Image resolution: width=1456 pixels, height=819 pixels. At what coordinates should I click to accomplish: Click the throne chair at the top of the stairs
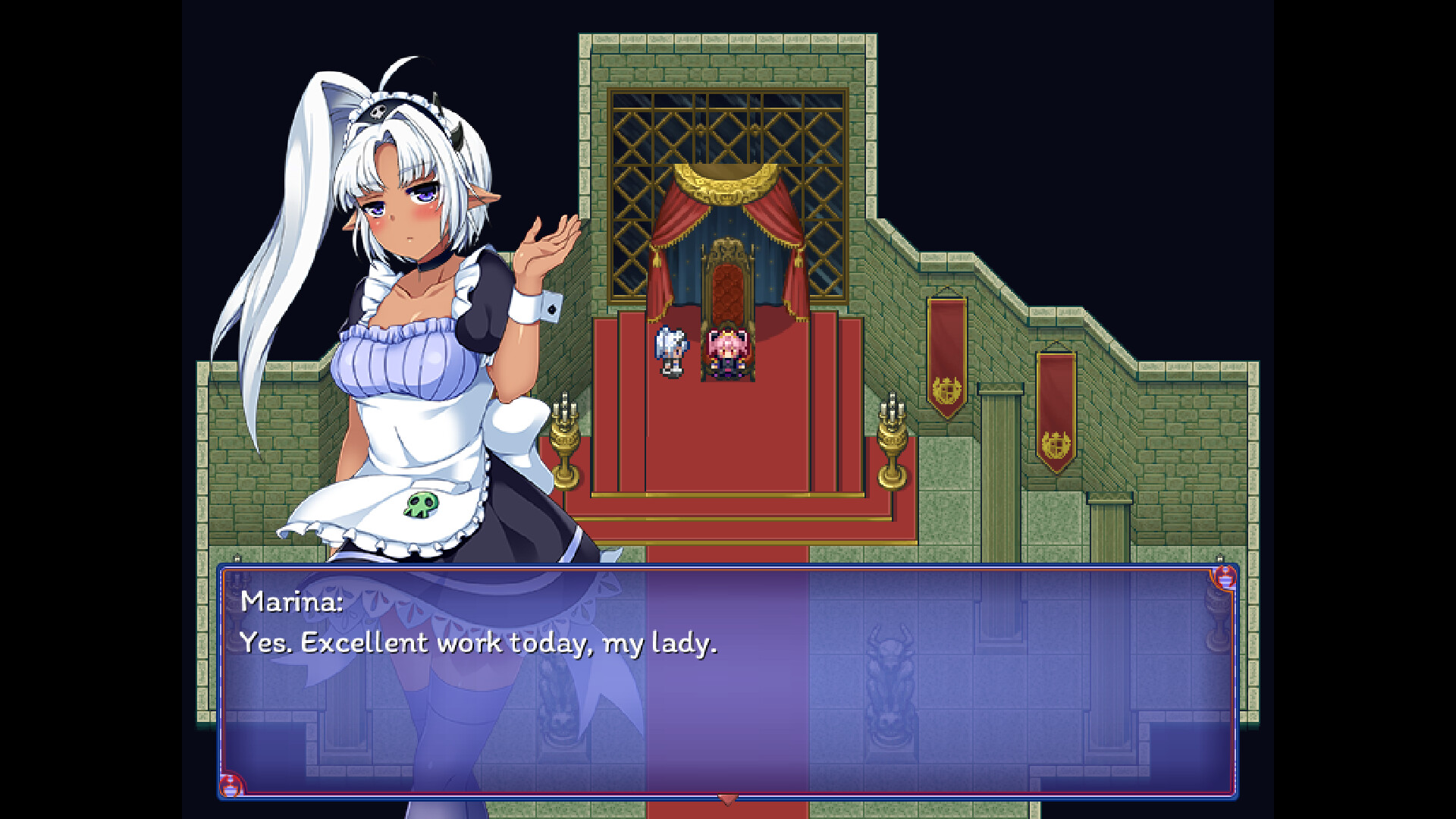click(x=726, y=288)
